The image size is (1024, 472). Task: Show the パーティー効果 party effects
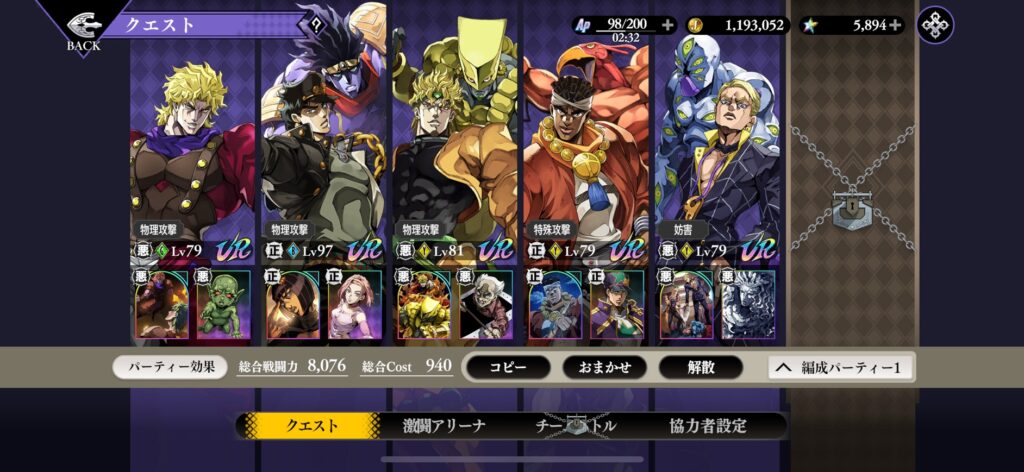pyautogui.click(x=170, y=367)
